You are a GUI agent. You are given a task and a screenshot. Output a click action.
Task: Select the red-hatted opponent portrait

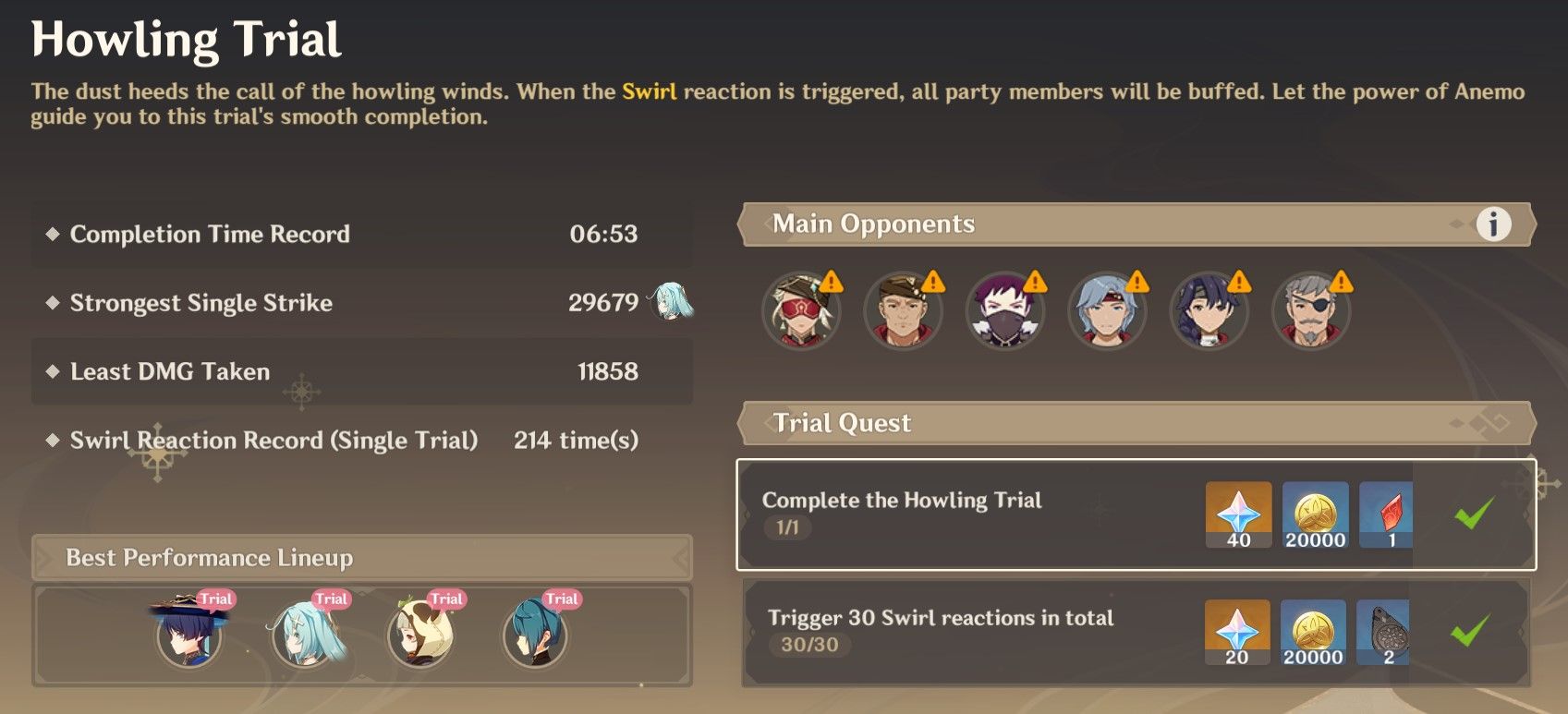(801, 311)
